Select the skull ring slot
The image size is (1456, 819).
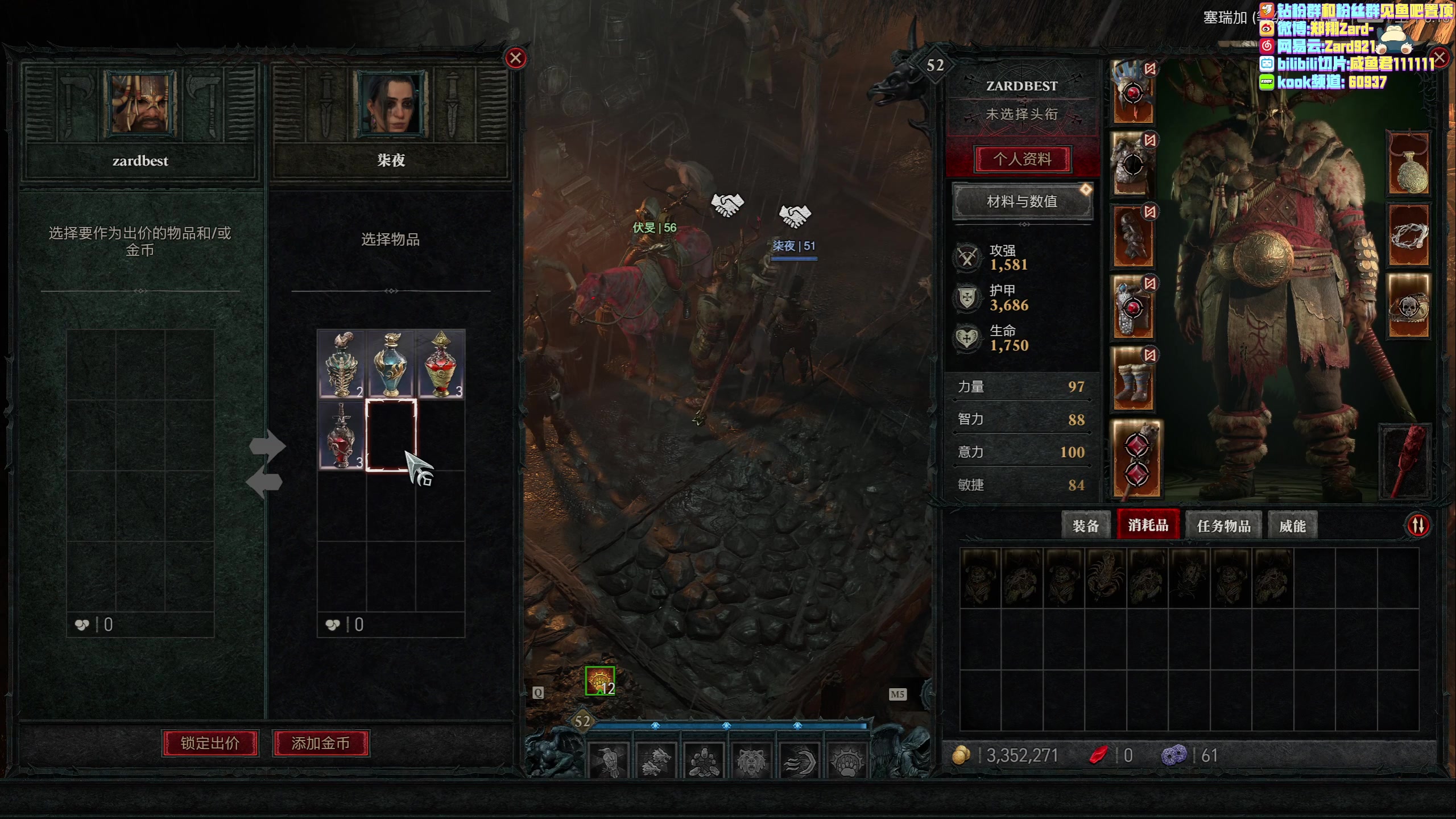point(1409,307)
